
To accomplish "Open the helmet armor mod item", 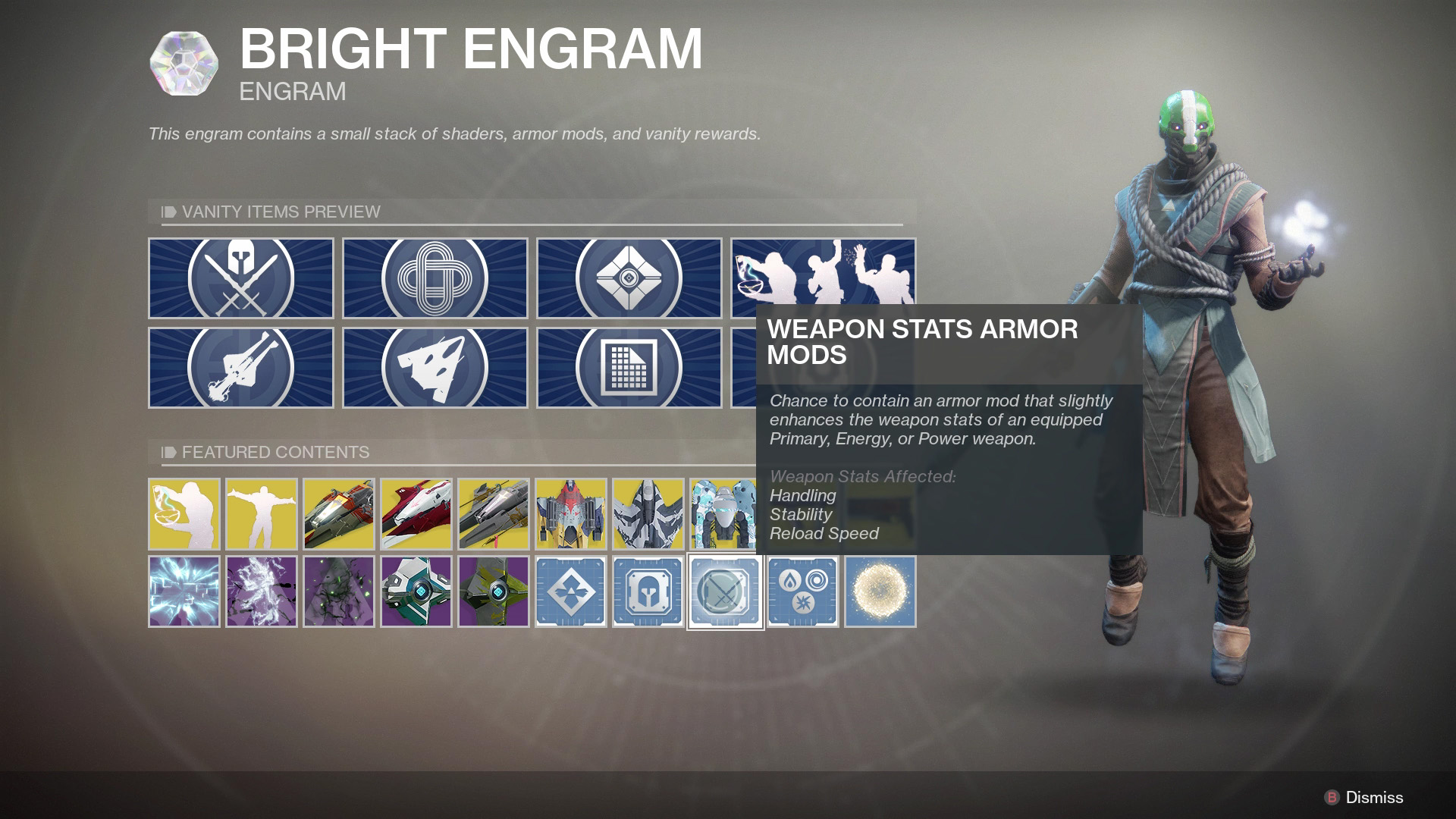I will [648, 591].
